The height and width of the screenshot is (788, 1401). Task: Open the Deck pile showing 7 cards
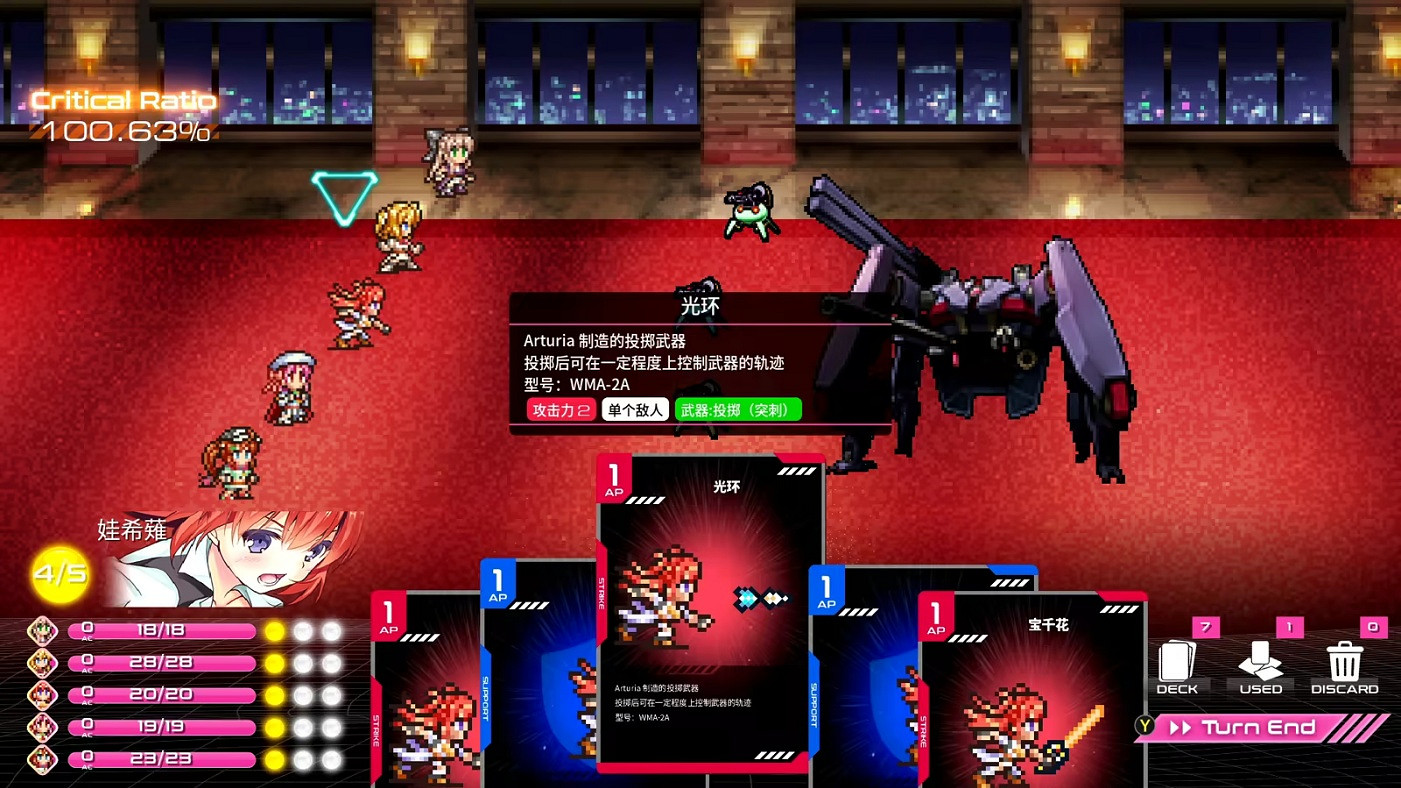pos(1177,662)
